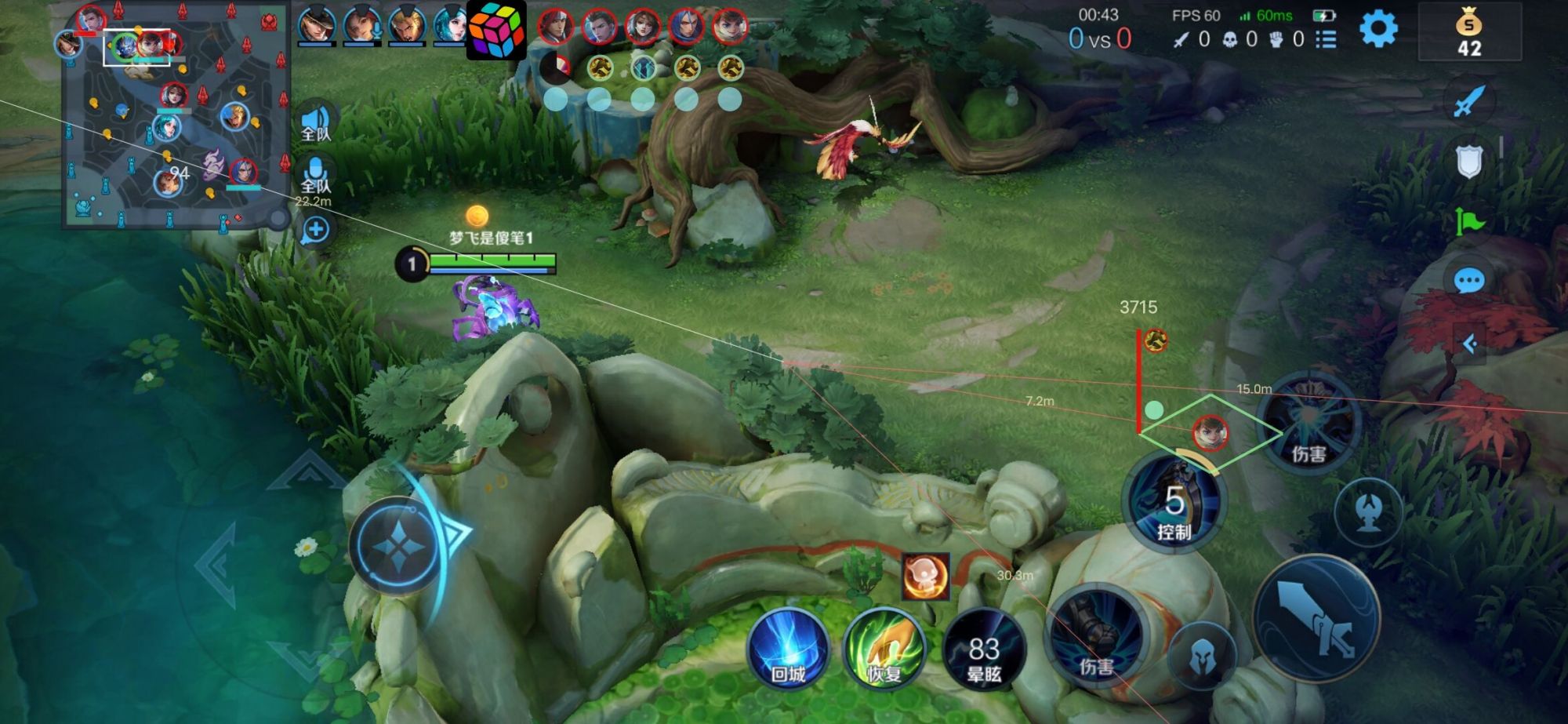Cast the 控制 control skill

point(1173,502)
